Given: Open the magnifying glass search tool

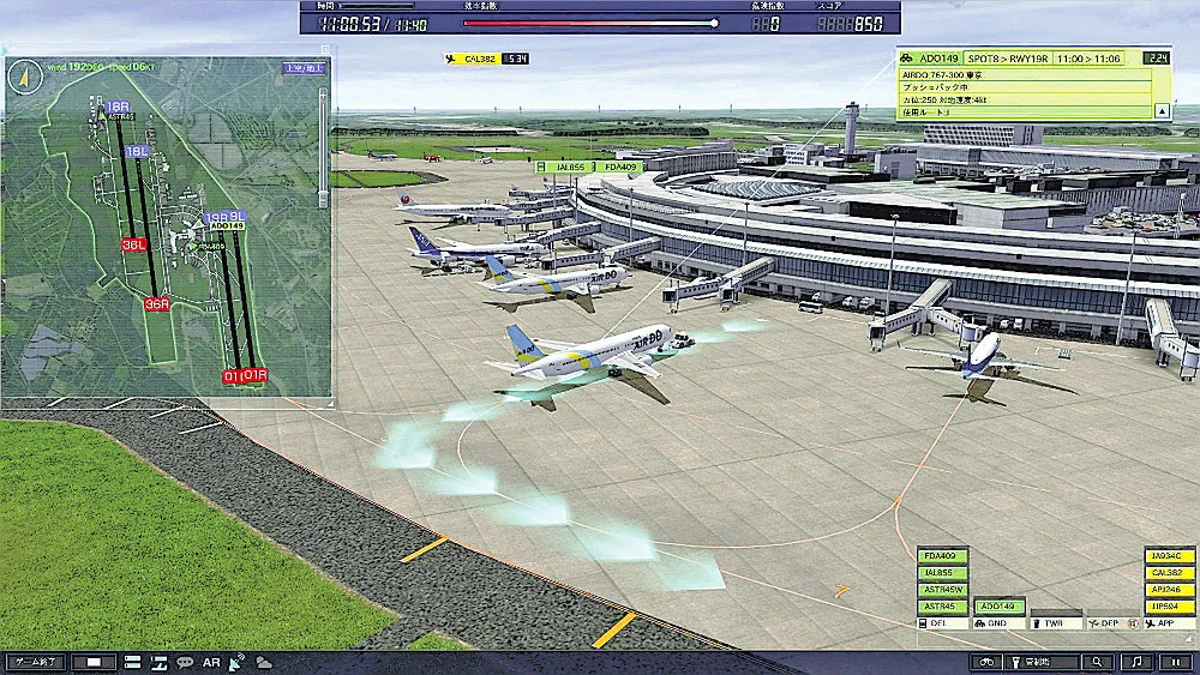Looking at the screenshot, I should (x=1097, y=662).
